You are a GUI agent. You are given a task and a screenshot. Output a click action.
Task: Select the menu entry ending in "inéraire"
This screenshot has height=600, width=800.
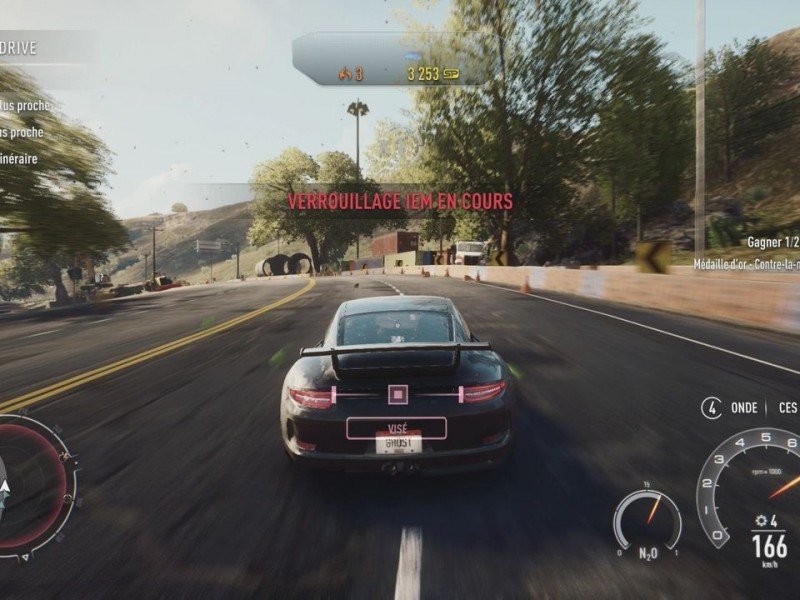pyautogui.click(x=20, y=158)
